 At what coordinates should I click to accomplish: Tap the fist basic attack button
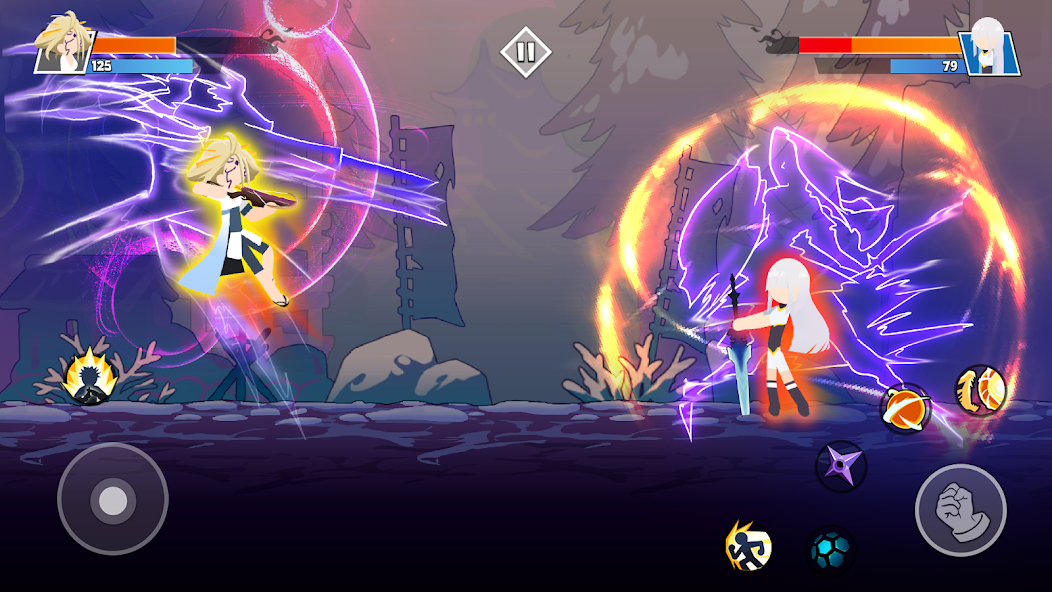[960, 510]
